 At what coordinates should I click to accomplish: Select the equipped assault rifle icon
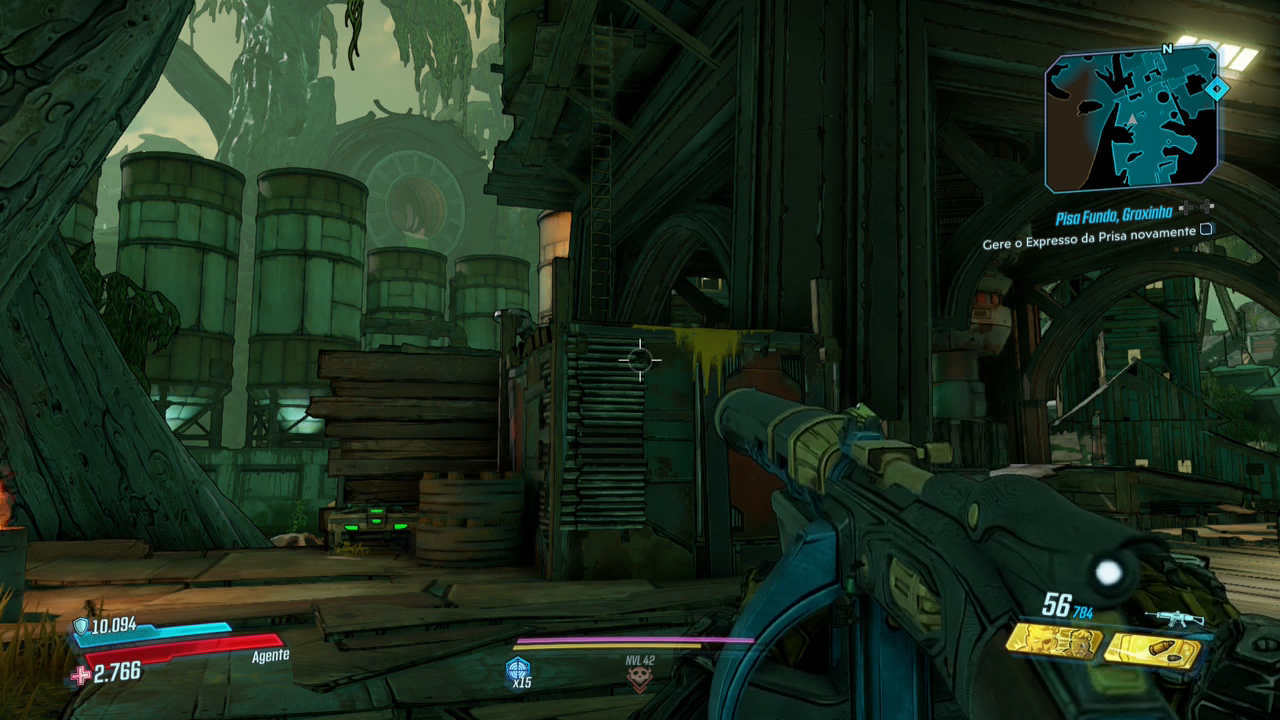point(1174,618)
